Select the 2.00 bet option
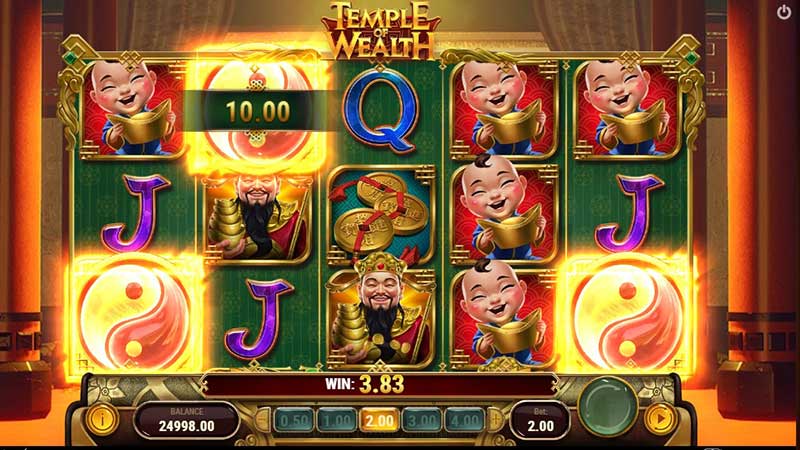Screen dimensions: 800x450 click(379, 421)
